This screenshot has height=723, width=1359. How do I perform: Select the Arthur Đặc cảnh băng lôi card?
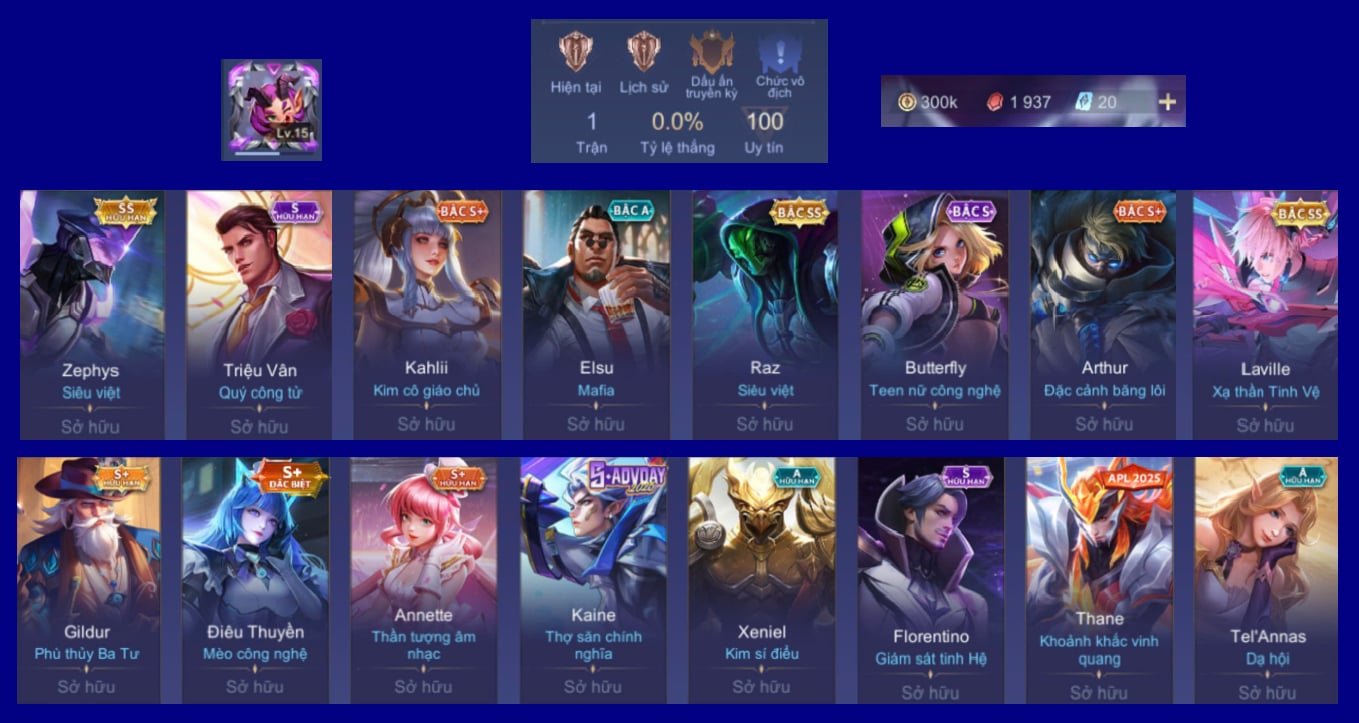1104,314
